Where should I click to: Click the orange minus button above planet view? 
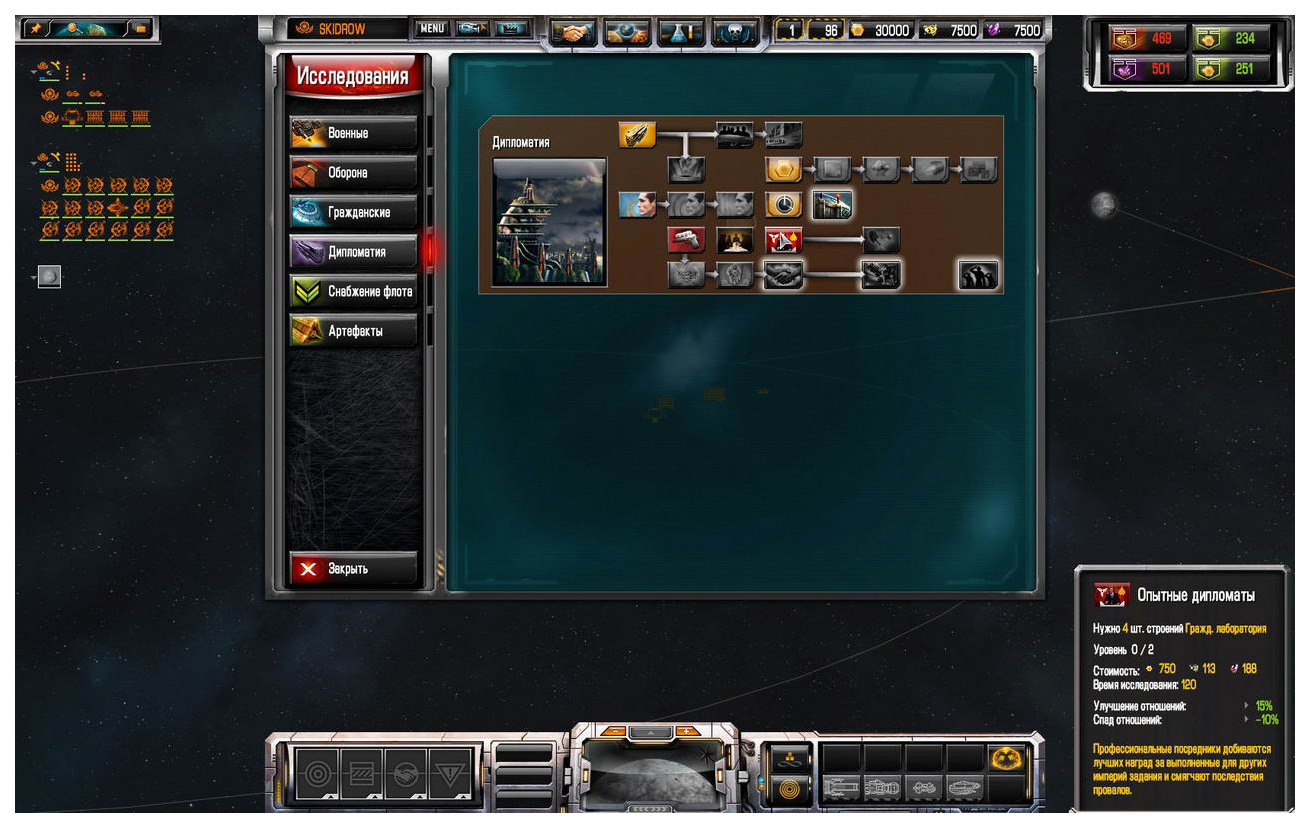614,731
